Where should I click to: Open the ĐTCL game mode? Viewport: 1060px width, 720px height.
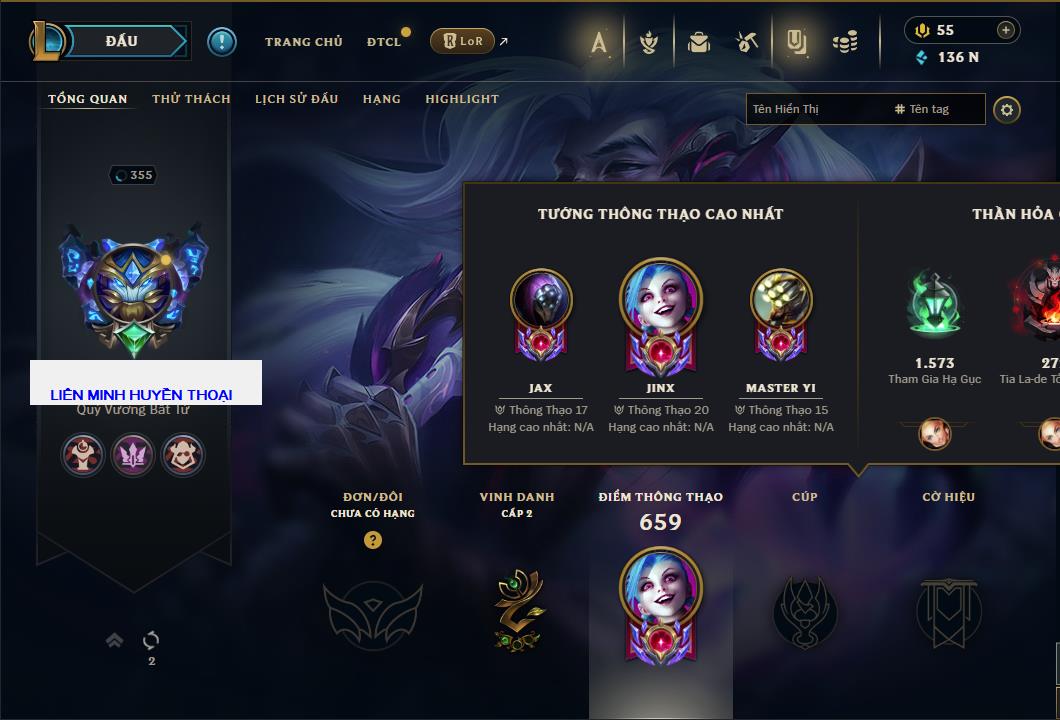[384, 42]
